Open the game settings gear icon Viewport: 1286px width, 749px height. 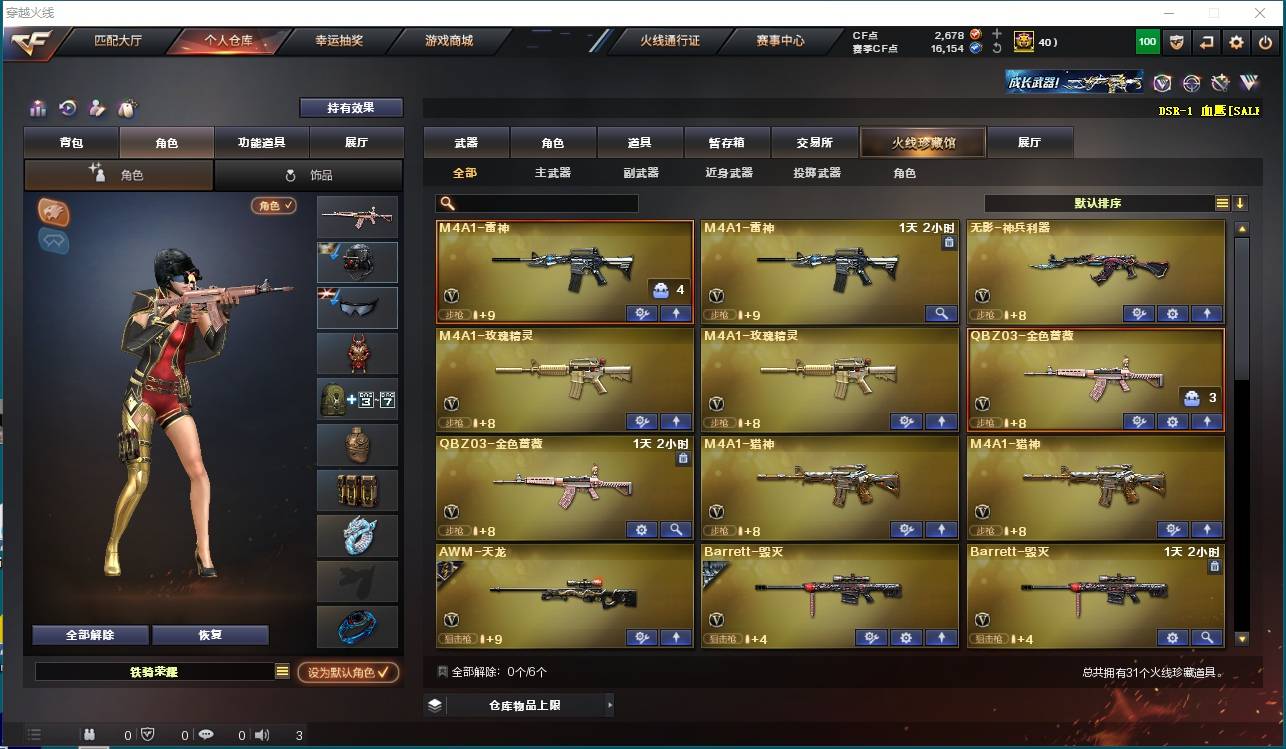coord(1236,42)
